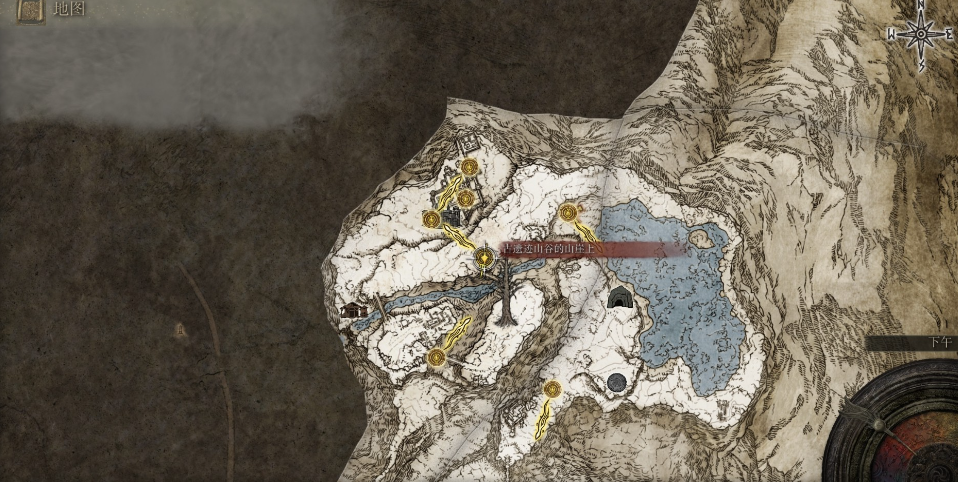Select the grace marker beside the castle ruins

pyautogui.click(x=432, y=219)
